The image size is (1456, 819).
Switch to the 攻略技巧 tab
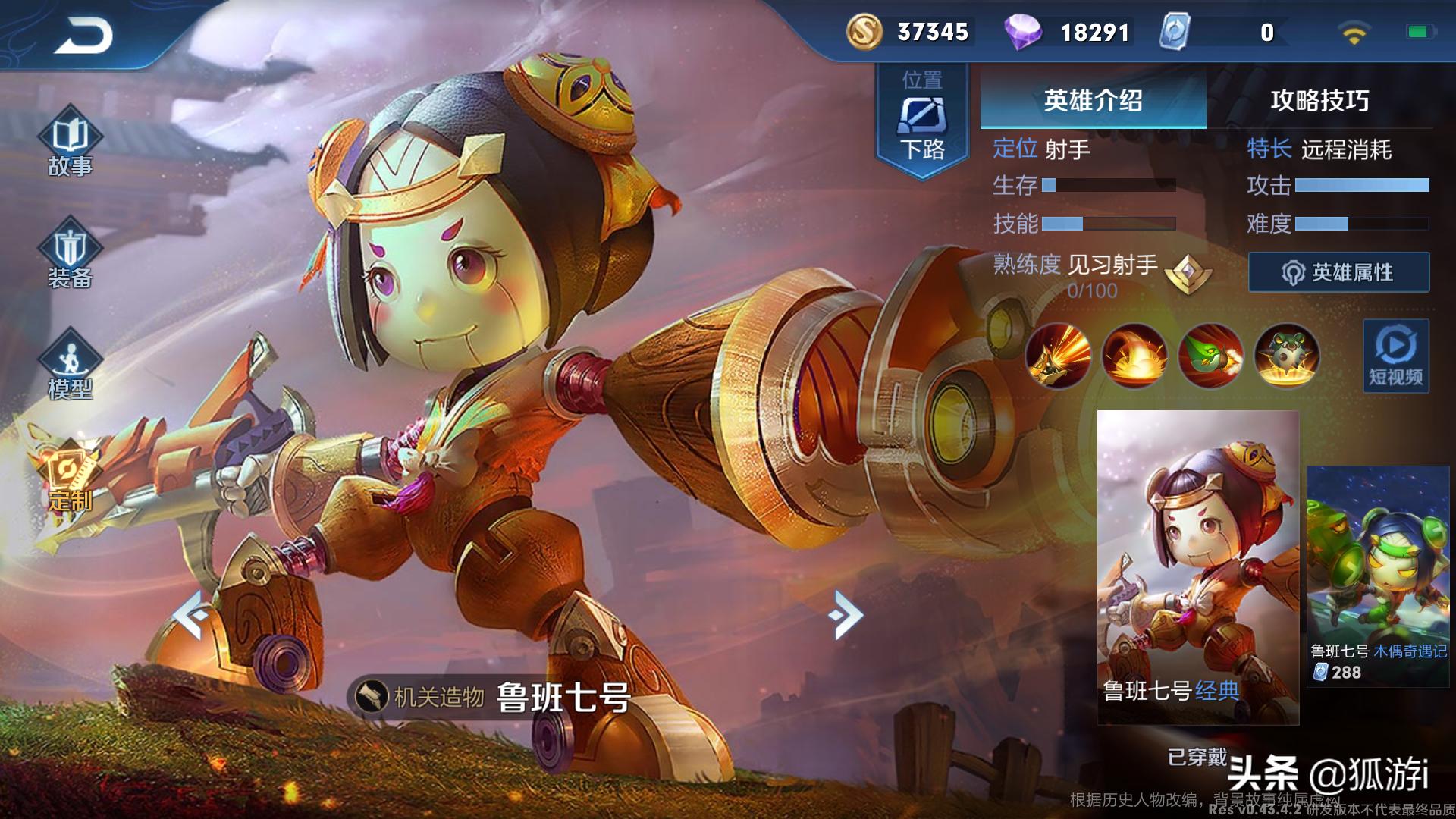click(x=1319, y=100)
